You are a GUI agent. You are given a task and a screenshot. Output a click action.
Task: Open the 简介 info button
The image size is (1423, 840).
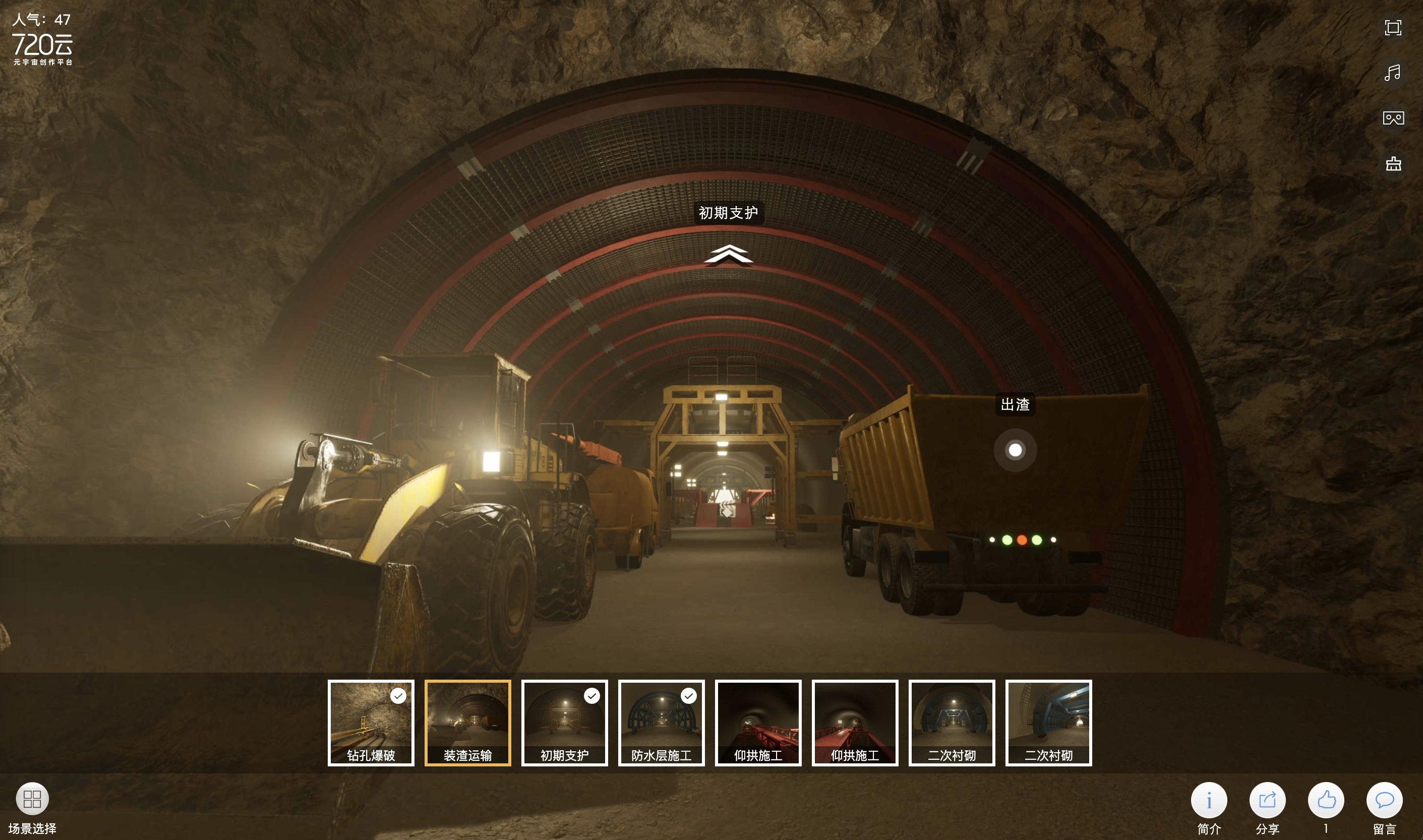[x=1209, y=800]
